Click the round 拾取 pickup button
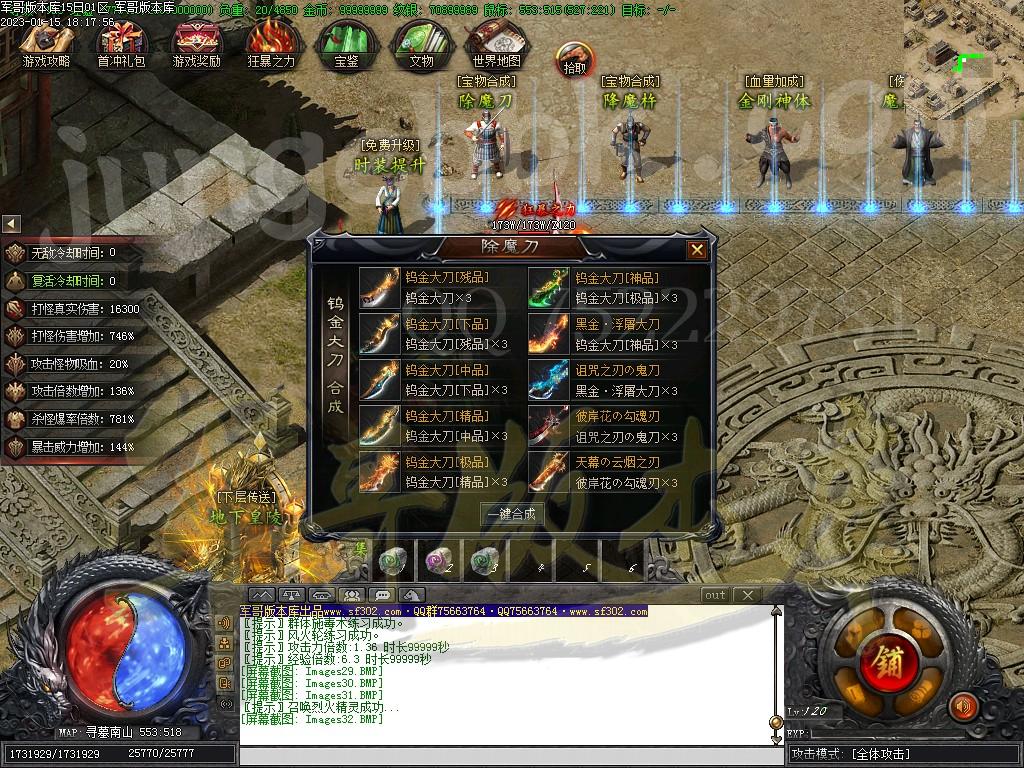Viewport: 1024px width, 768px height. [575, 60]
